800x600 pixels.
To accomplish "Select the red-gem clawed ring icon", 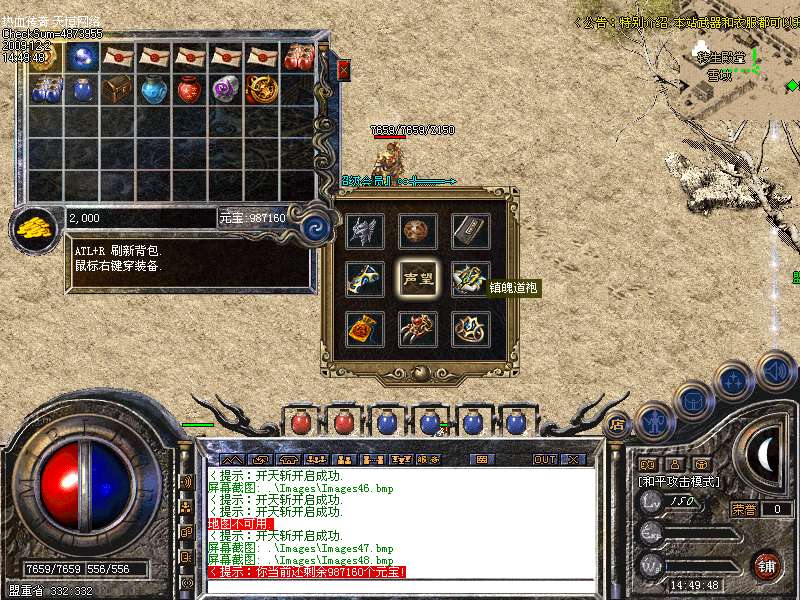I will [418, 329].
